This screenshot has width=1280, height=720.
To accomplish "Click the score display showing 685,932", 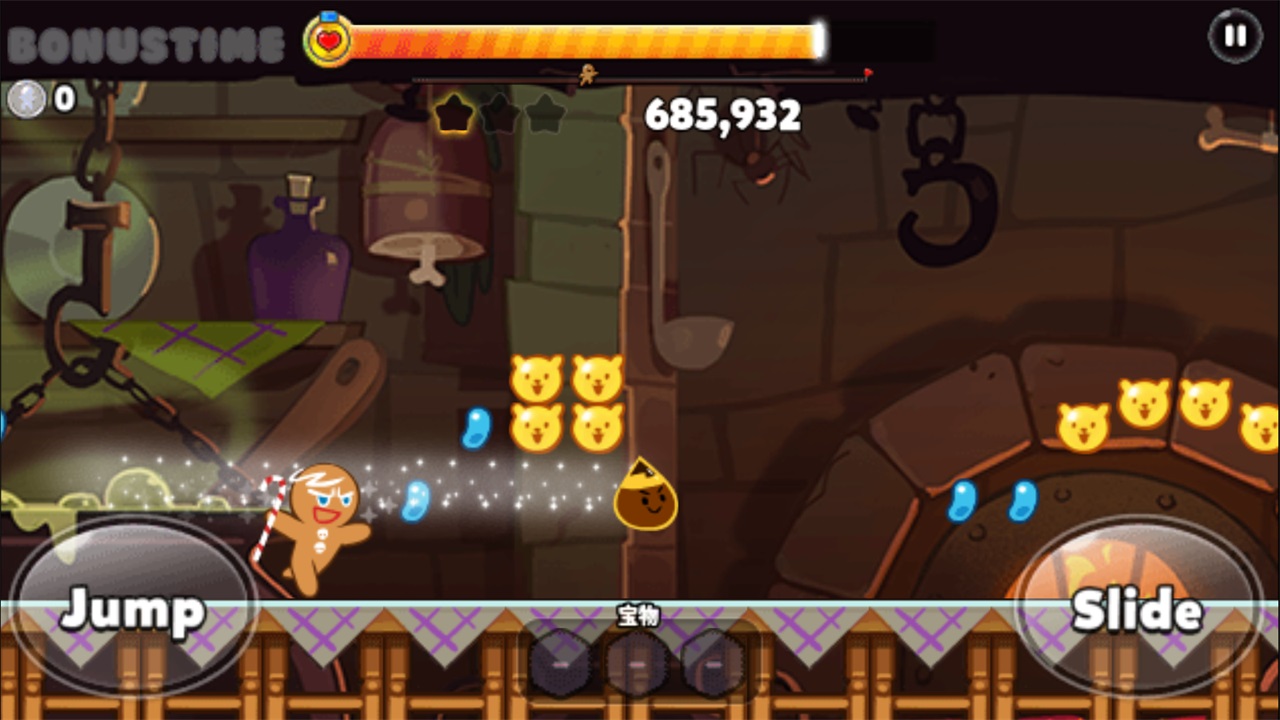I will click(722, 115).
